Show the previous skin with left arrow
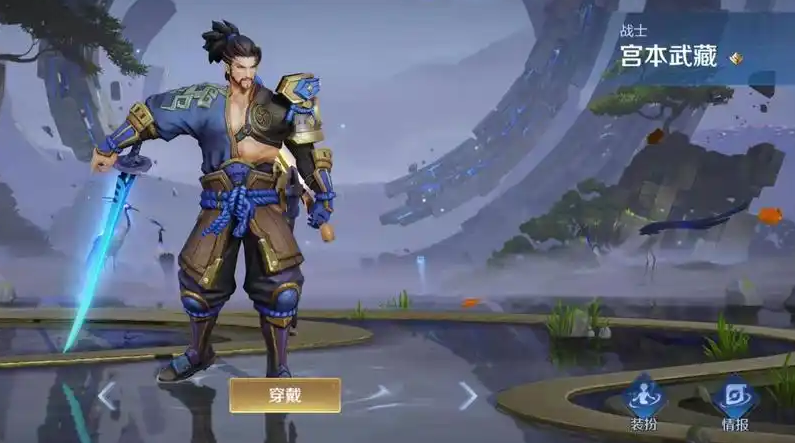The image size is (795, 443). 107,396
